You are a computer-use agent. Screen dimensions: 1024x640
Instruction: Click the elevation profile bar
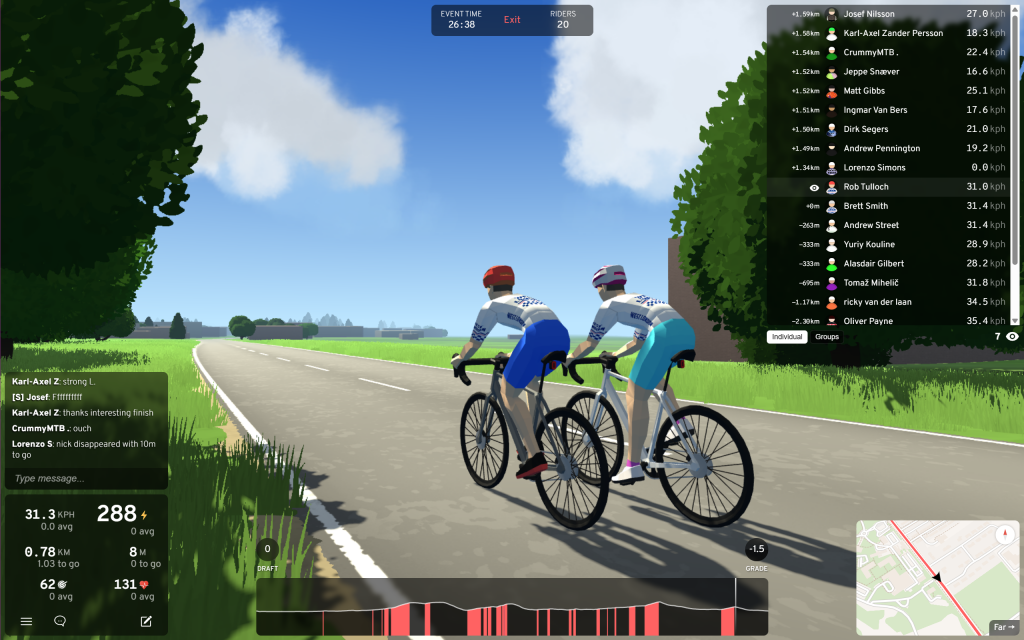click(512, 606)
